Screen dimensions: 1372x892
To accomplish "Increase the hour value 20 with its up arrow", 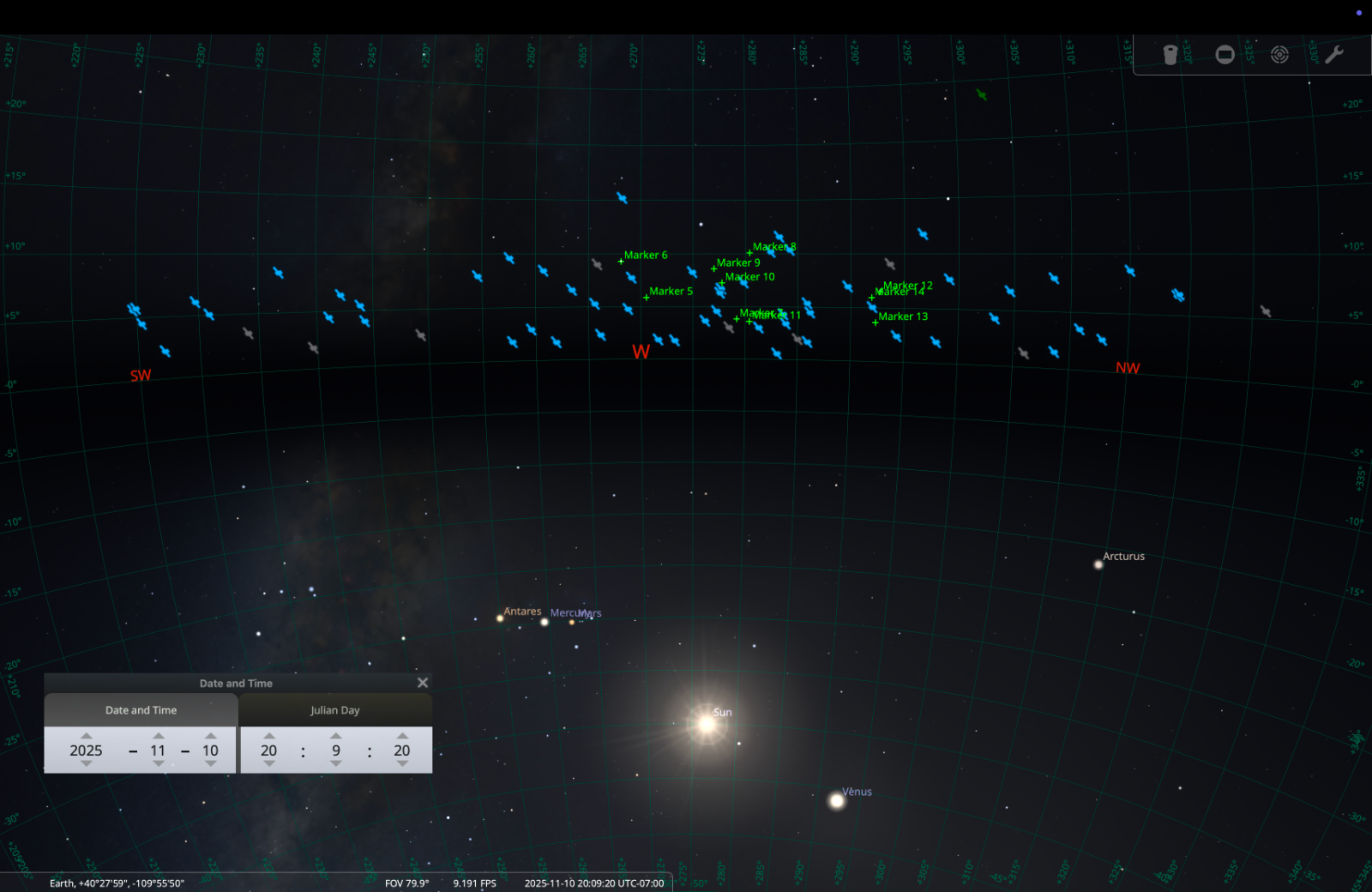I will click(x=268, y=735).
